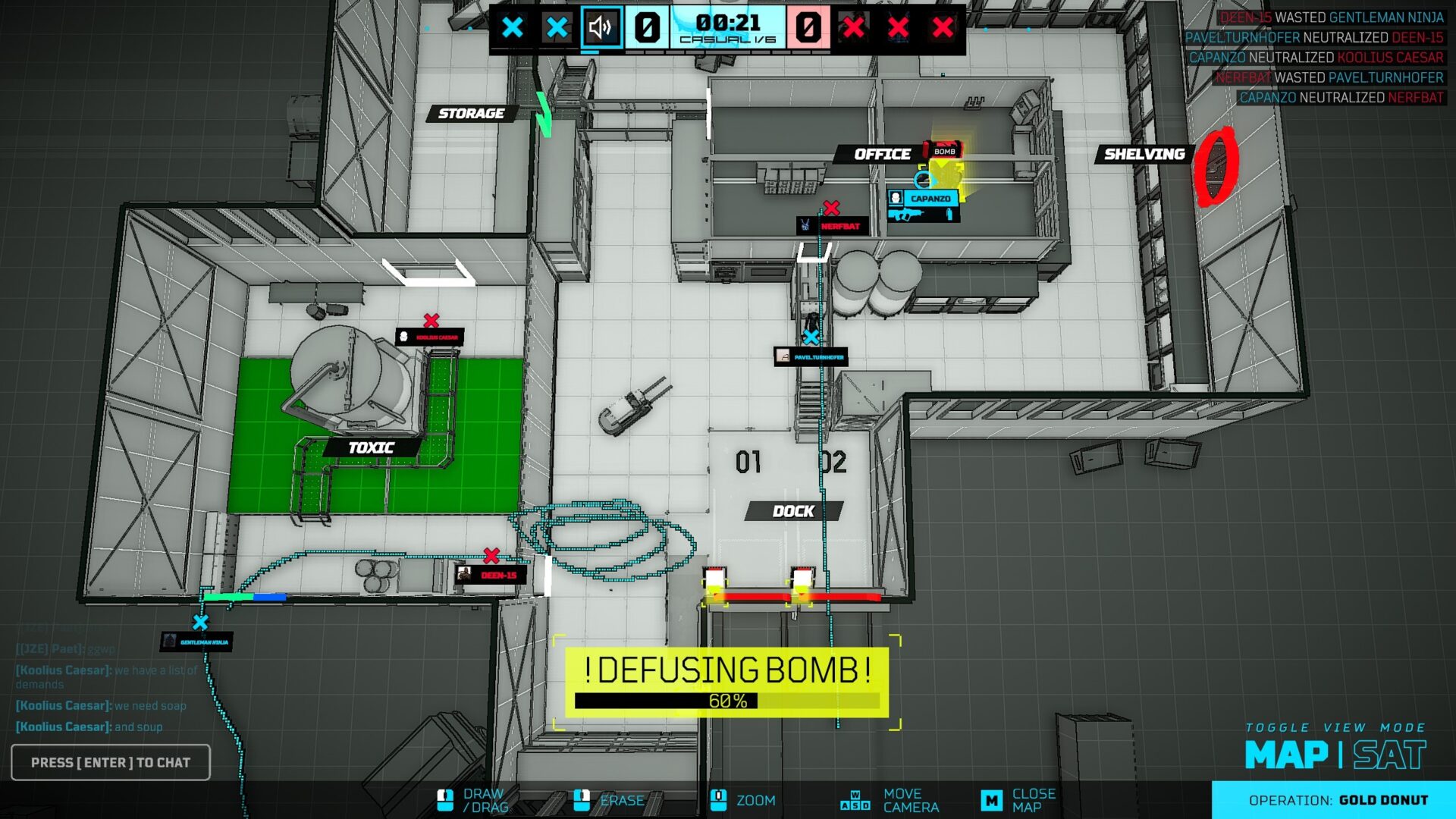Click the TOXIC room label
Image resolution: width=1456 pixels, height=819 pixels.
coord(371,447)
